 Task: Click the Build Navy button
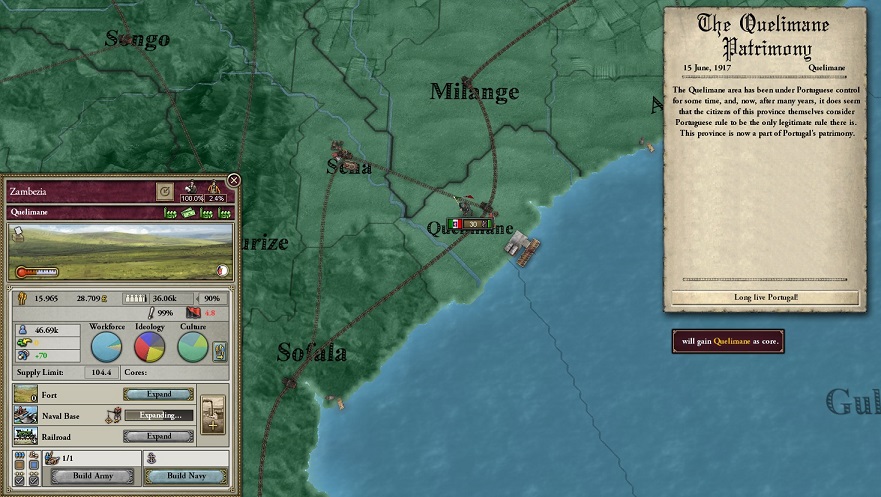tap(185, 476)
